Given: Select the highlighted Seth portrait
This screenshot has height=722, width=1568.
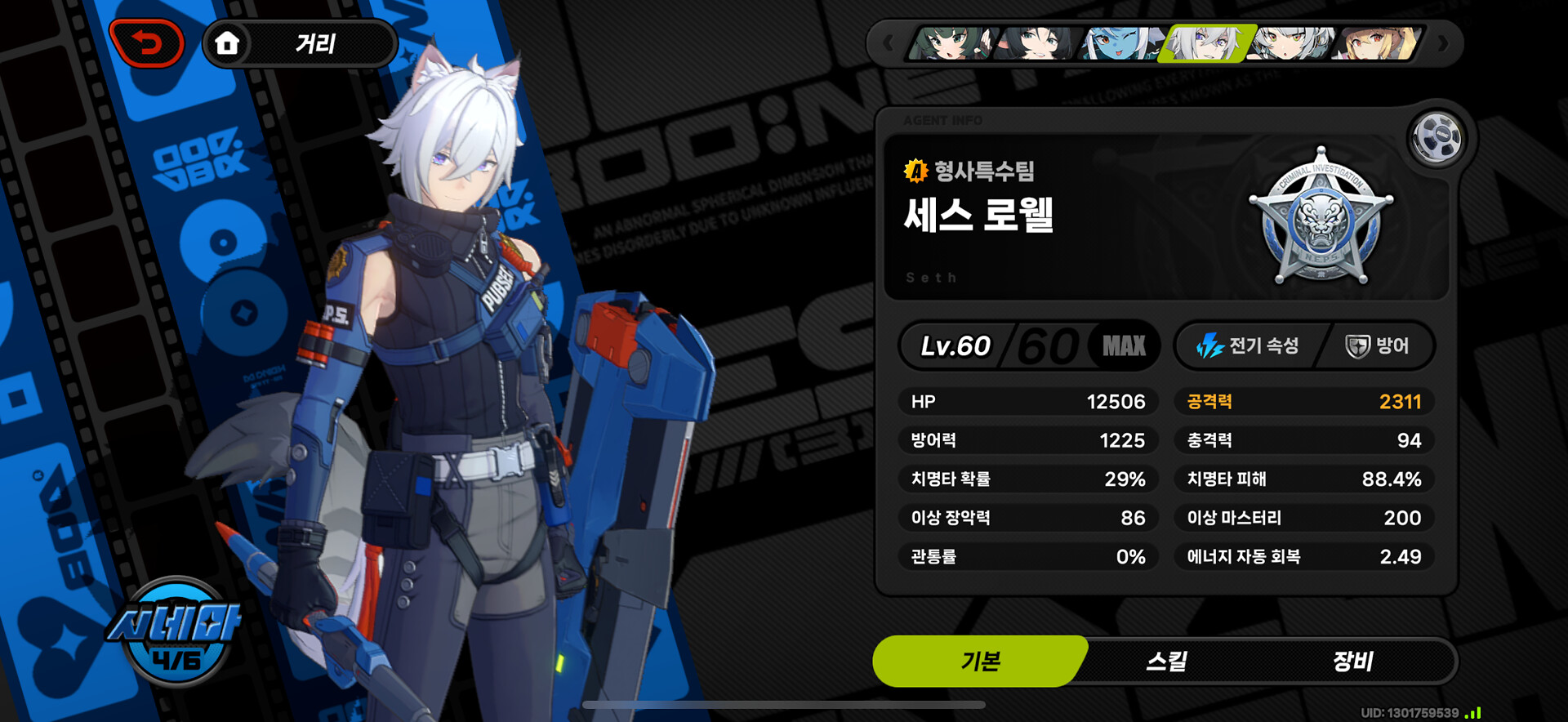Looking at the screenshot, I should coord(1207,43).
